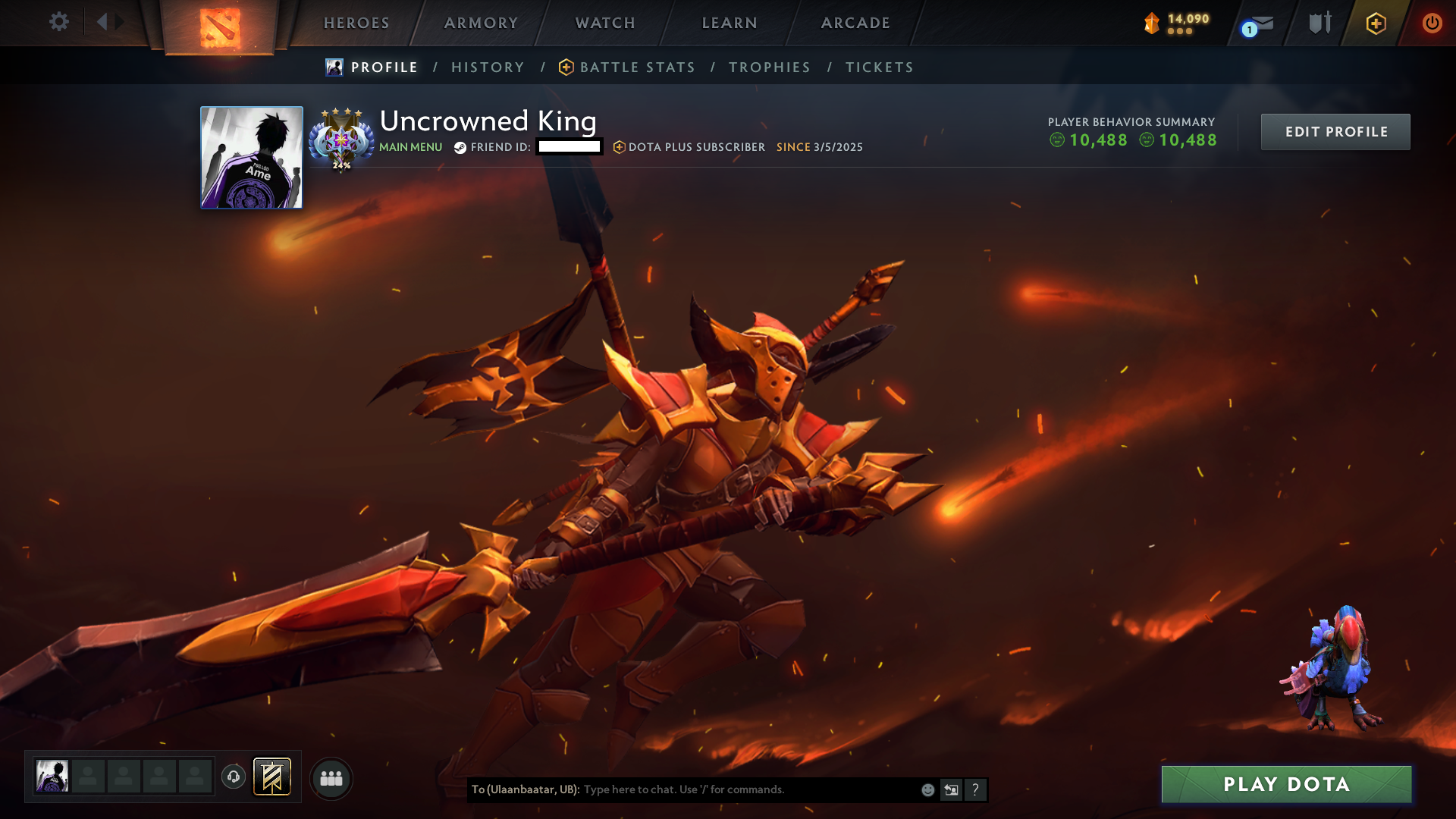Expand the three-dot currency menu
The image size is (1456, 819).
click(1180, 32)
